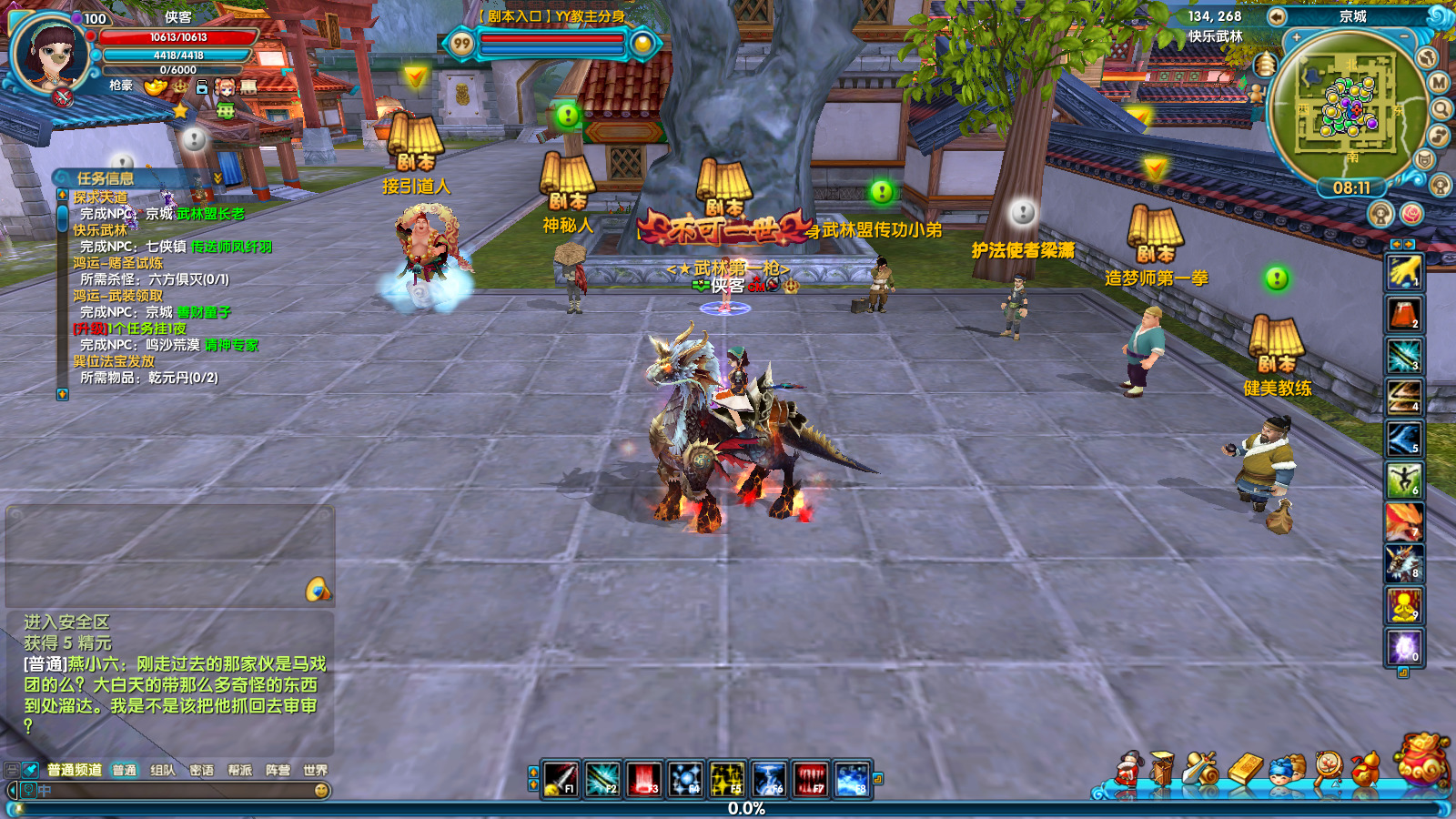This screenshot has height=819, width=1456.
Task: Click the minimap zoom-in plus button
Action: 1296,37
